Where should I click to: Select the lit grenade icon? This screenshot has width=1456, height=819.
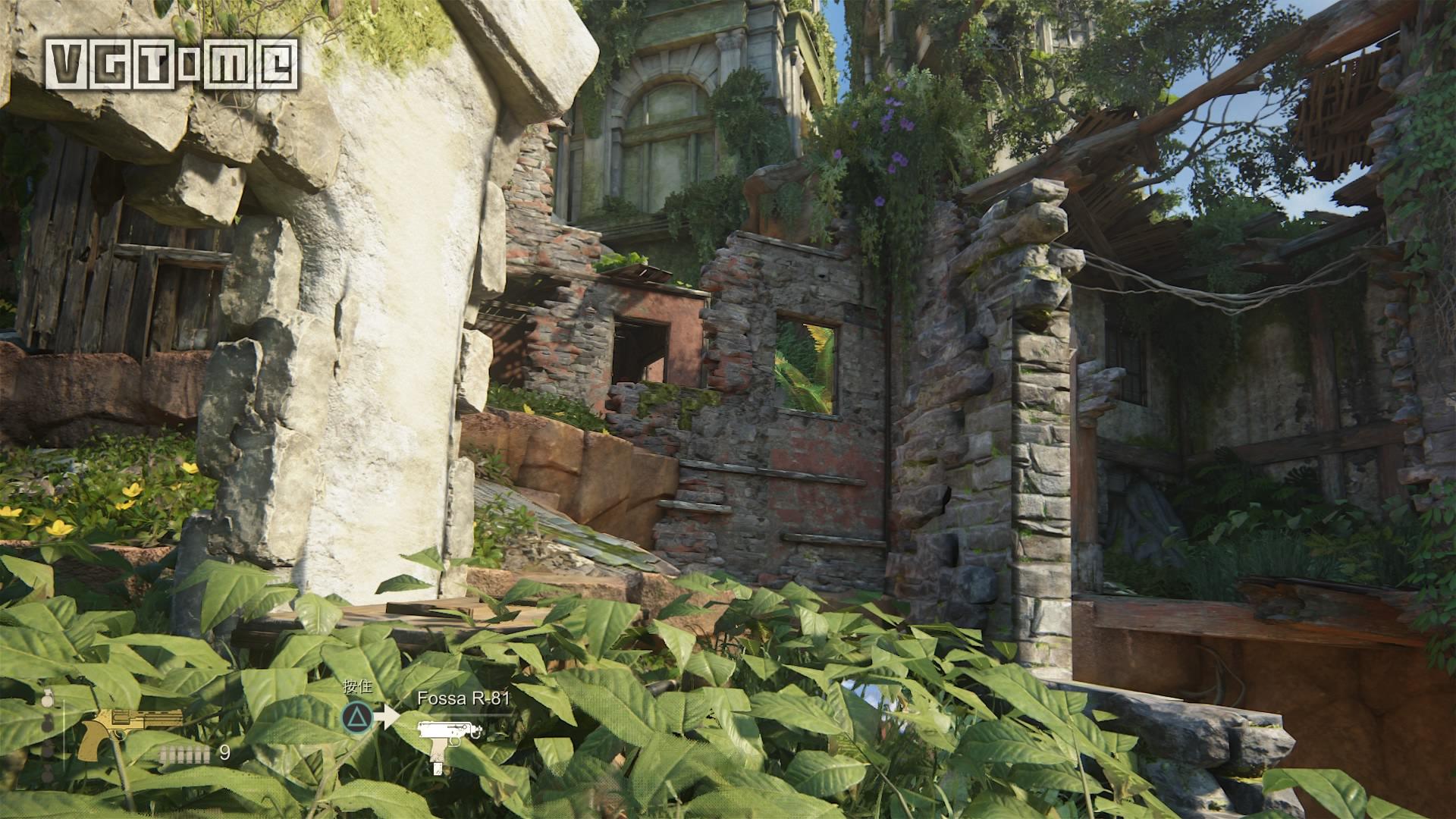(x=49, y=699)
